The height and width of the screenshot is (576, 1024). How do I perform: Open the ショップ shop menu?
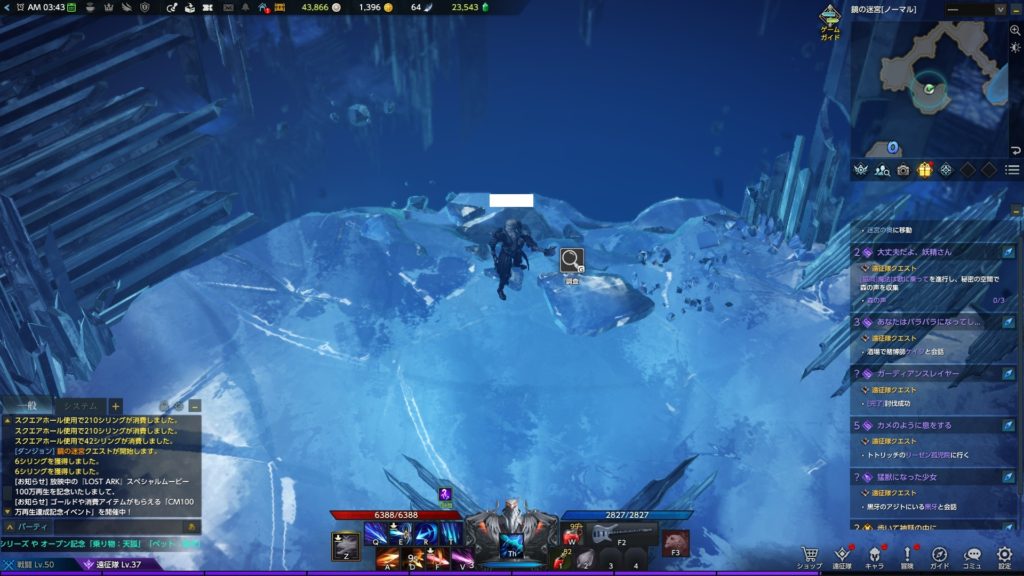[810, 555]
